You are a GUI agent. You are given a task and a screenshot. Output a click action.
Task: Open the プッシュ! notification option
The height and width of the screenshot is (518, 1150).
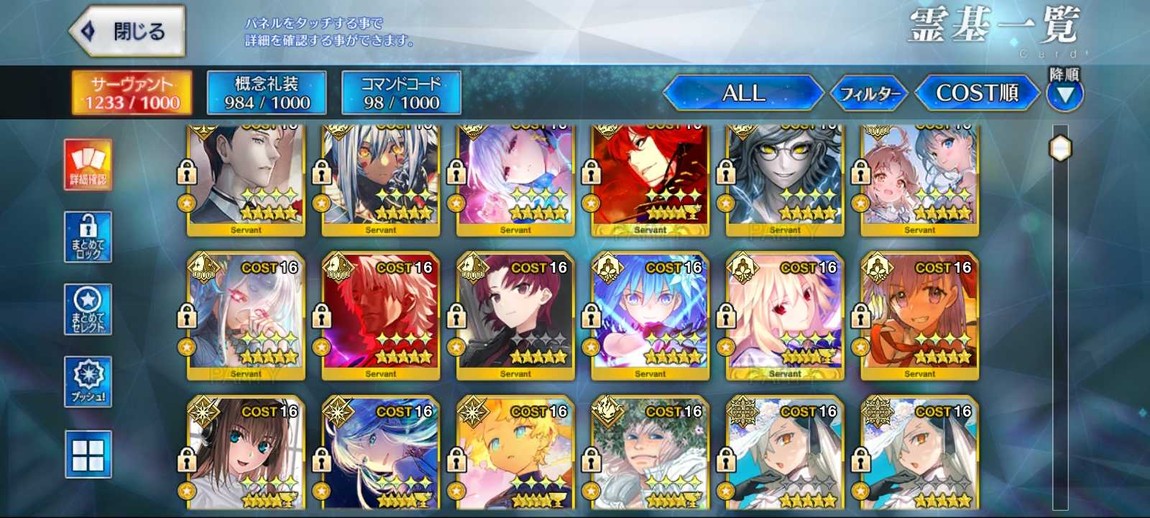(88, 381)
